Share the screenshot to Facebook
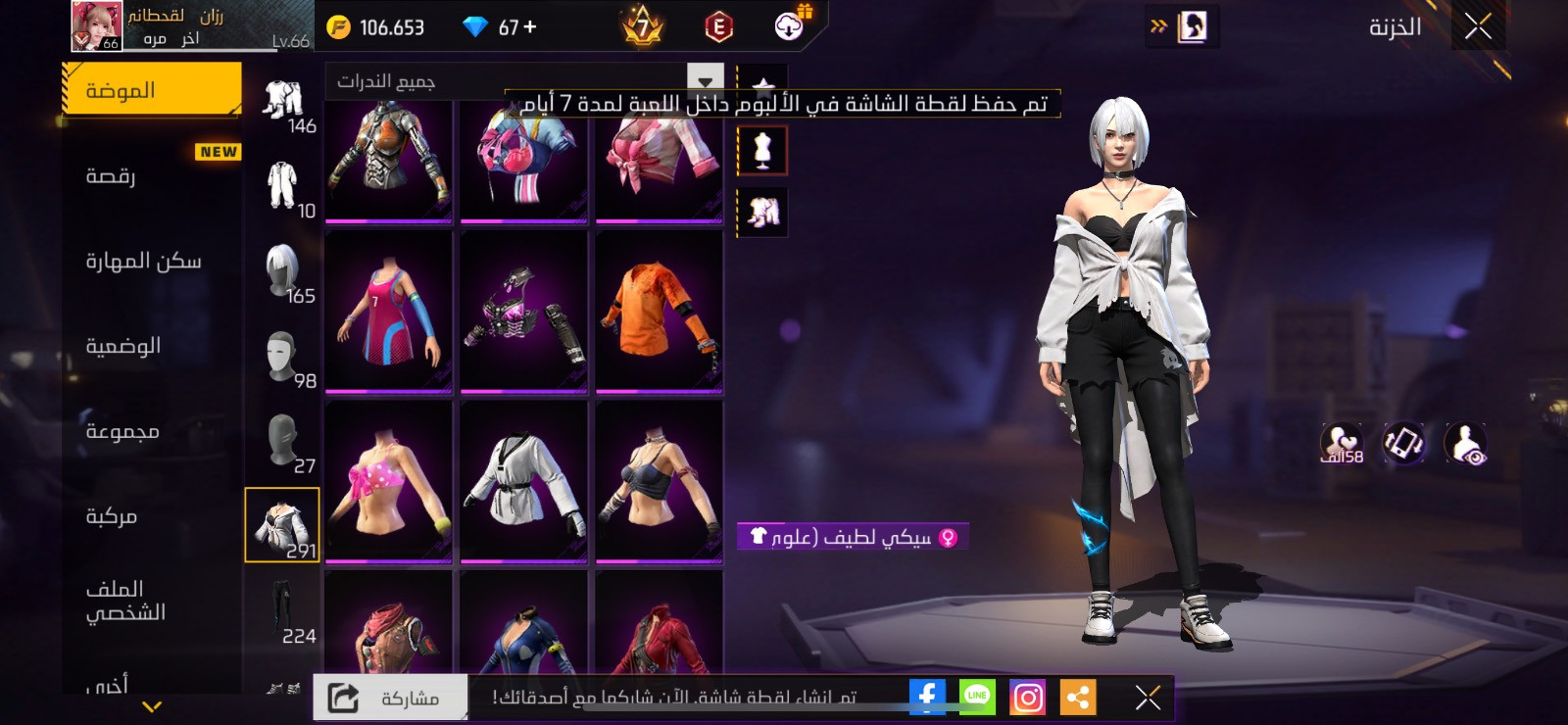 pyautogui.click(x=927, y=697)
